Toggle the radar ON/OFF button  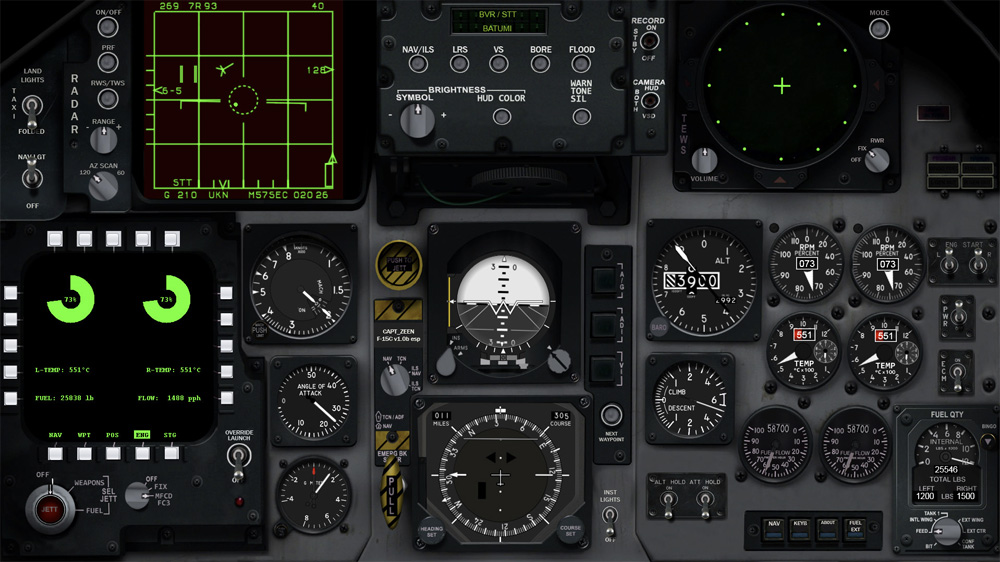click(x=107, y=29)
